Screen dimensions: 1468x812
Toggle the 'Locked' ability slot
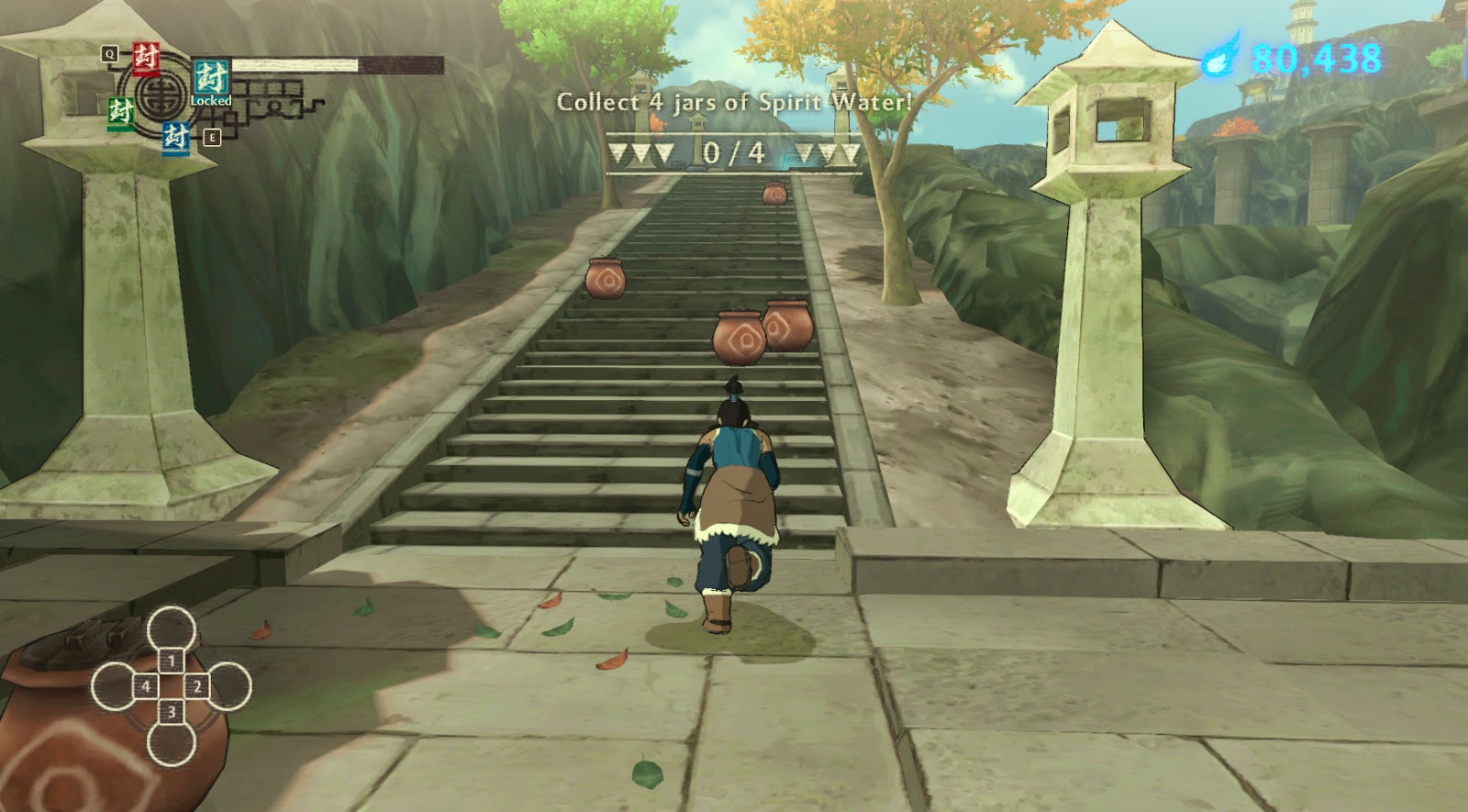[x=210, y=101]
